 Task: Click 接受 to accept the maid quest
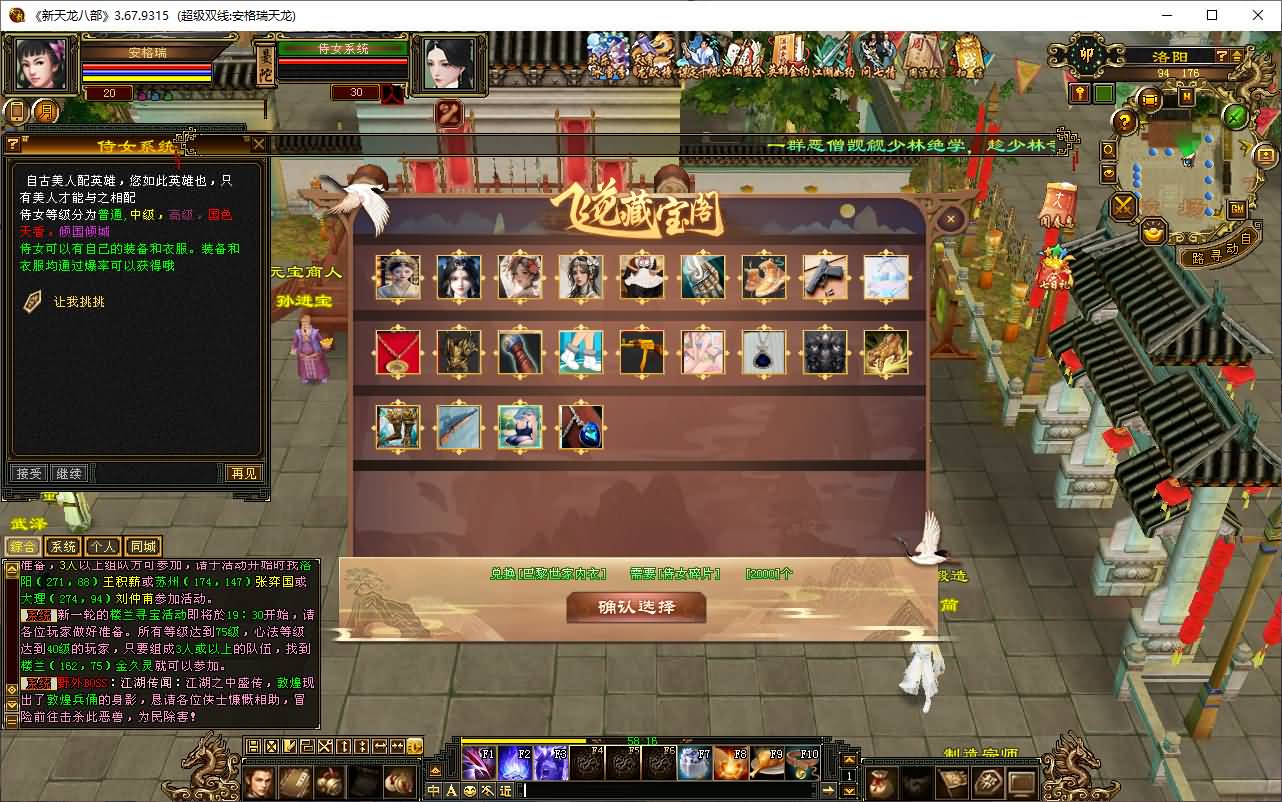[x=27, y=473]
